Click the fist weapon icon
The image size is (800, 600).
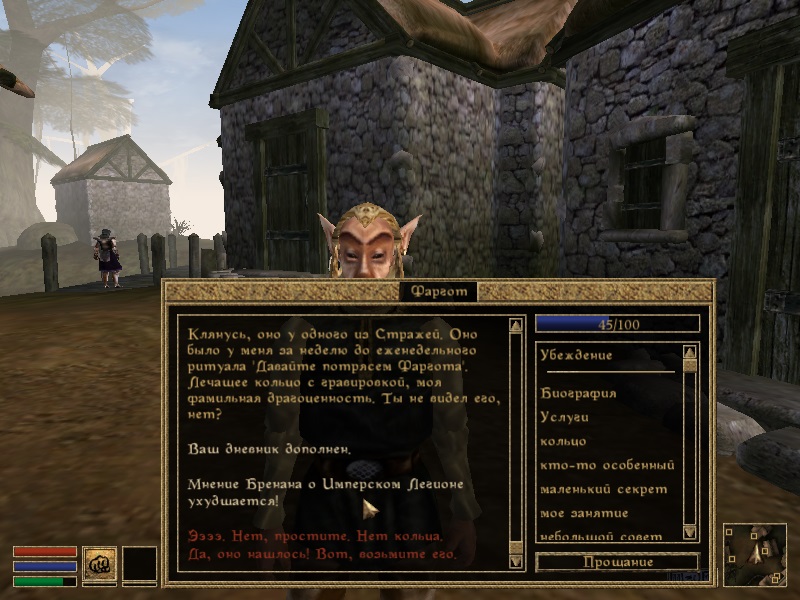(x=100, y=563)
